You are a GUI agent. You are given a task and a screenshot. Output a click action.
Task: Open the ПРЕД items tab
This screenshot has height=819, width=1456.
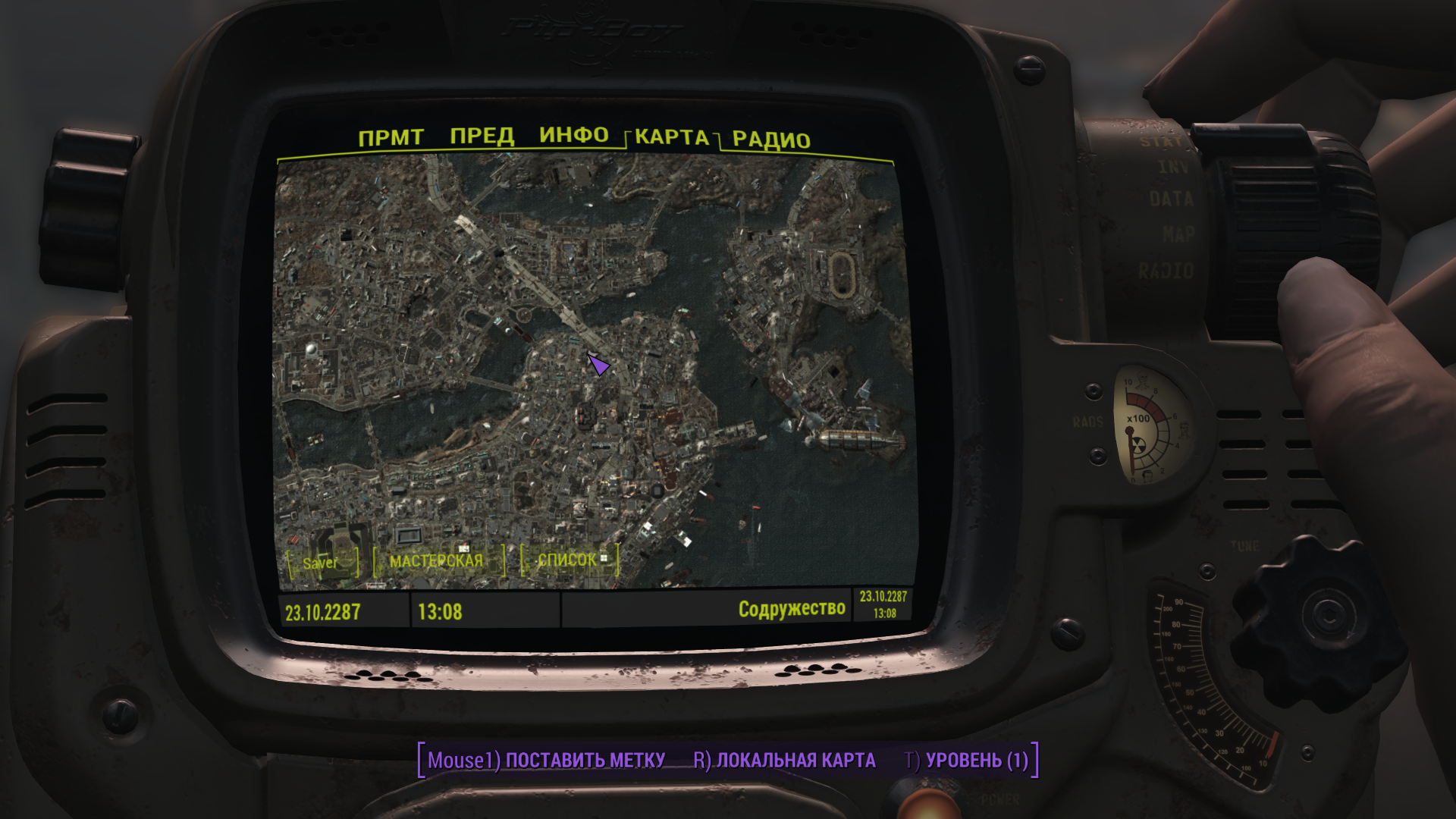(482, 136)
